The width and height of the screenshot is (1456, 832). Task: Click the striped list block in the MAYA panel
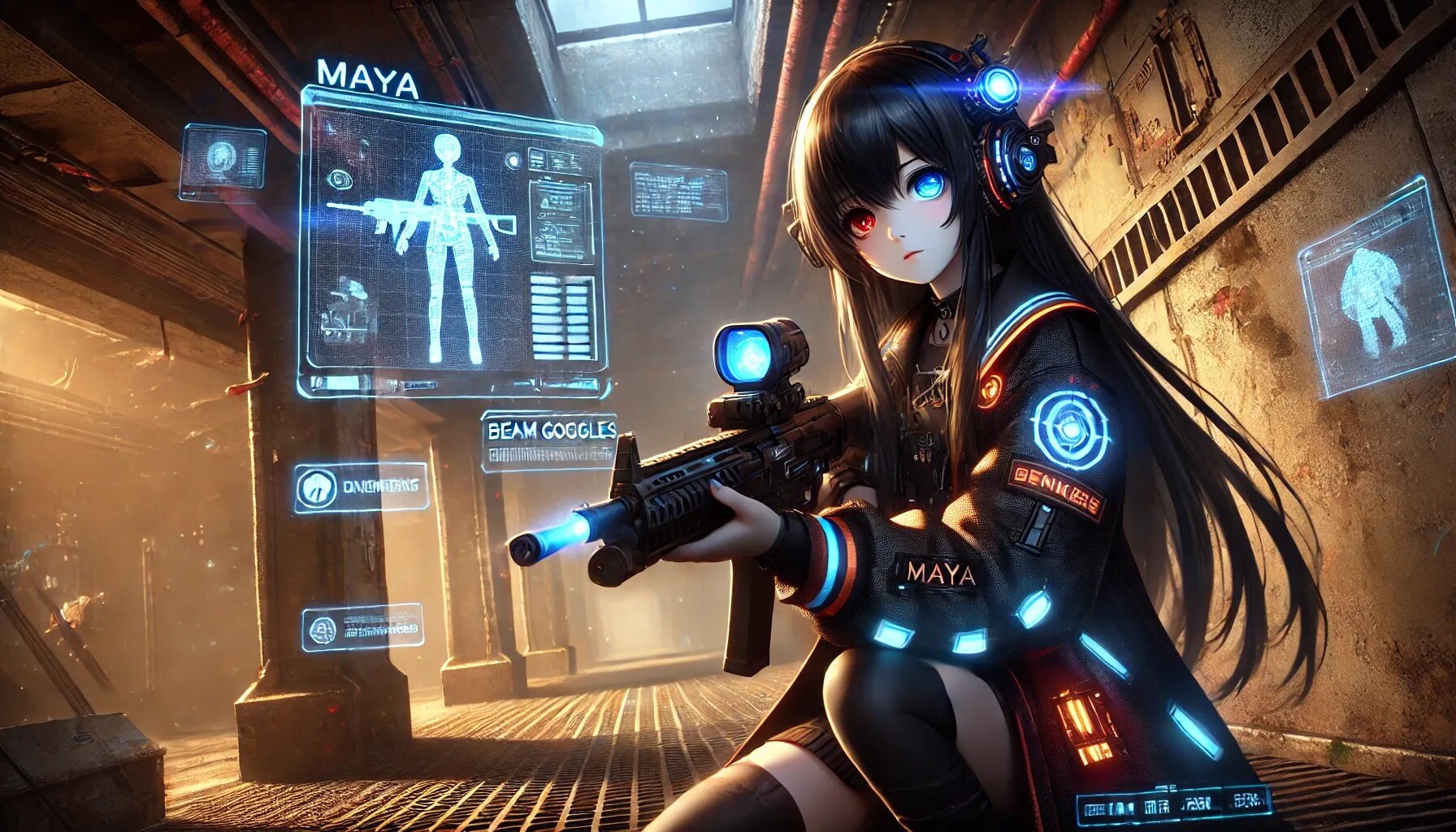pos(561,319)
